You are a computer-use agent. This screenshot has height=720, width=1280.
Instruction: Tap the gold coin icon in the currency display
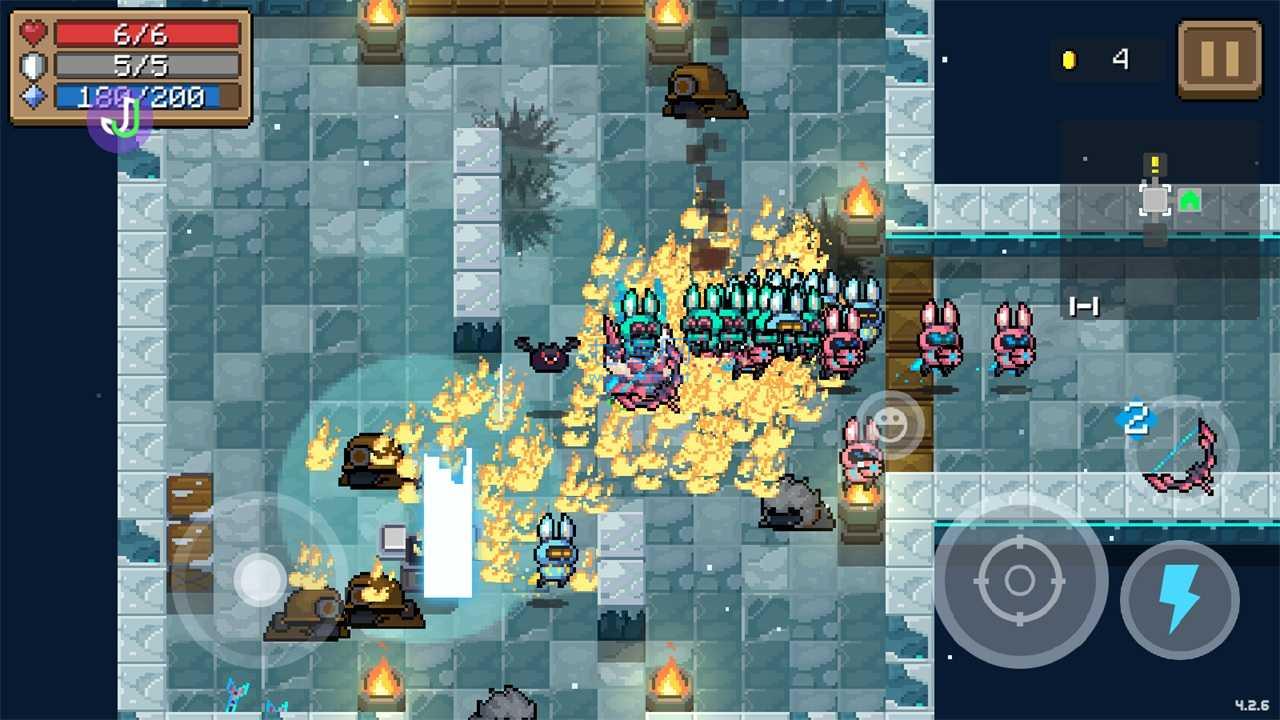[x=1068, y=60]
